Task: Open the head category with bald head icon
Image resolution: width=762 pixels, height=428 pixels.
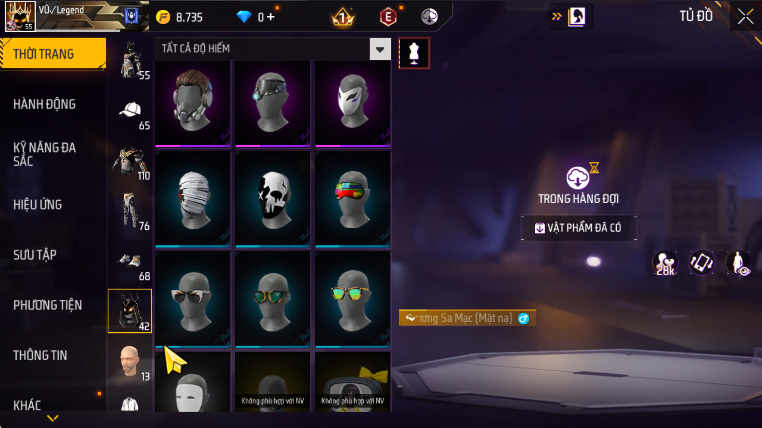Action: (130, 360)
